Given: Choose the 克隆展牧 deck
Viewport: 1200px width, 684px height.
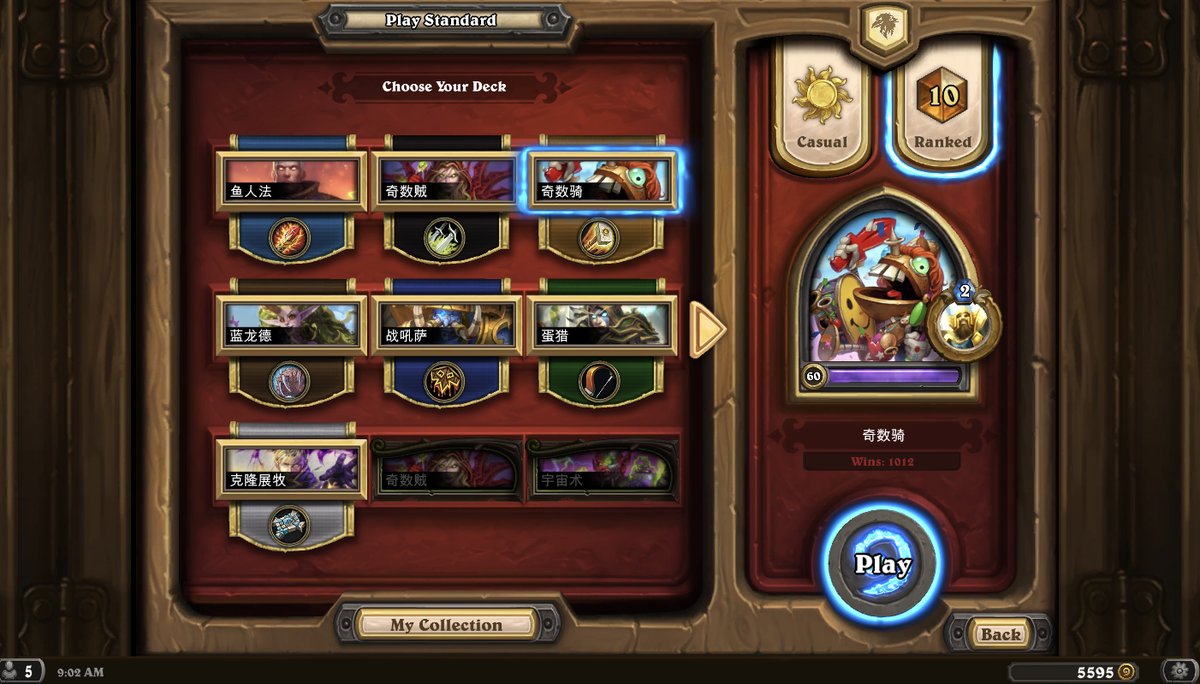Looking at the screenshot, I should (290, 470).
